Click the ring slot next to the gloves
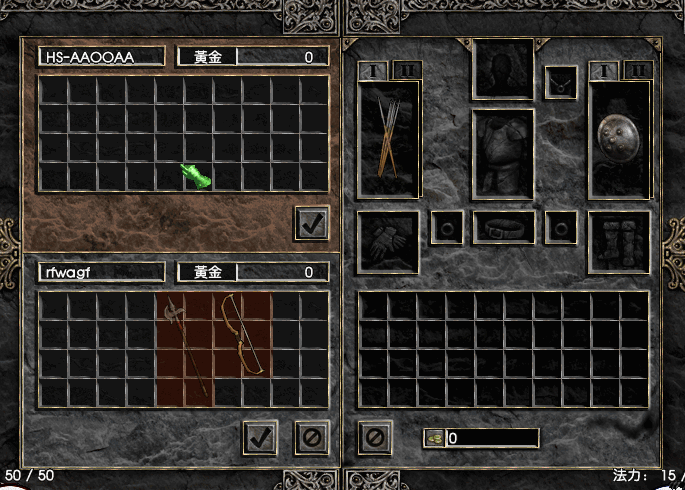This screenshot has width=685, height=490. [x=446, y=227]
